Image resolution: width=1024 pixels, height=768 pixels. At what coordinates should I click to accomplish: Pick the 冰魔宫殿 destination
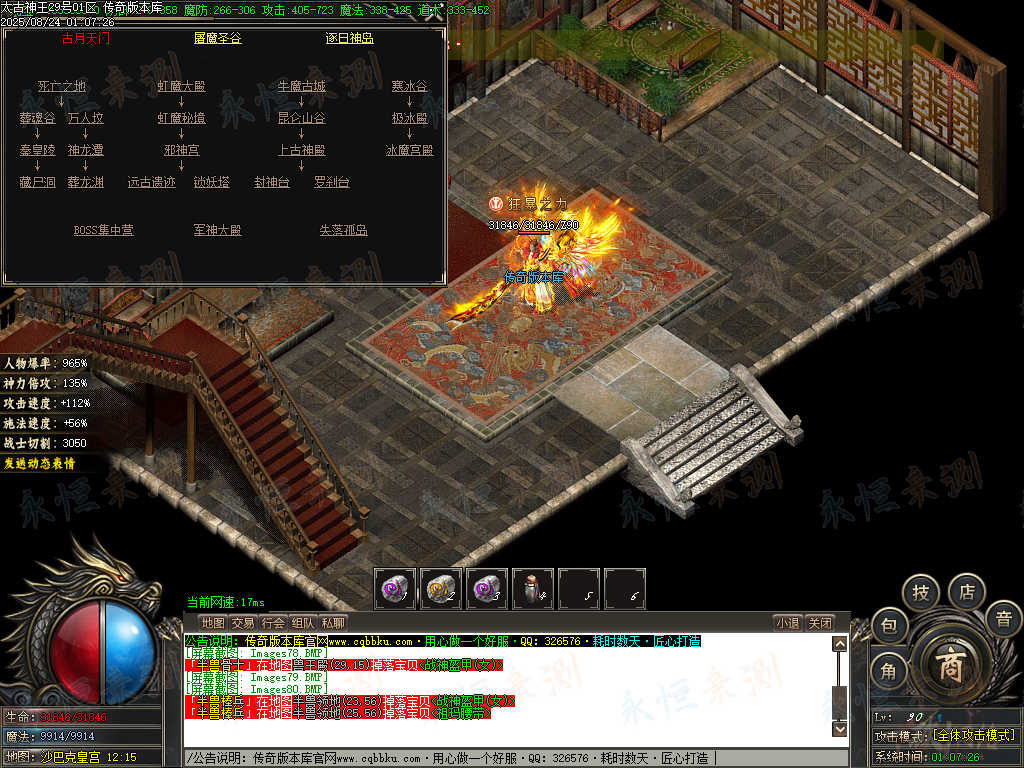pos(409,150)
